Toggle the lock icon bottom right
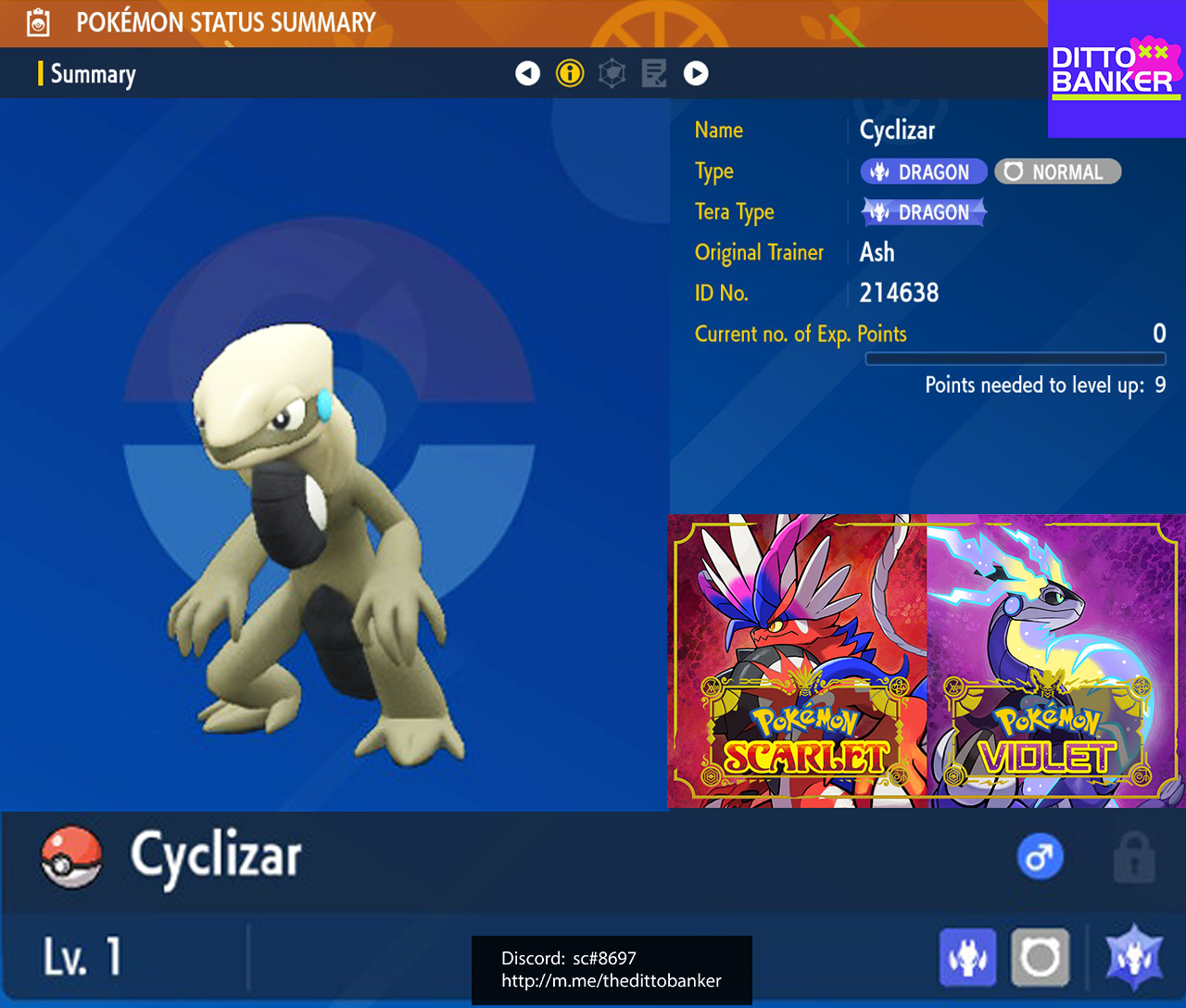1186x1008 pixels. [x=1137, y=856]
